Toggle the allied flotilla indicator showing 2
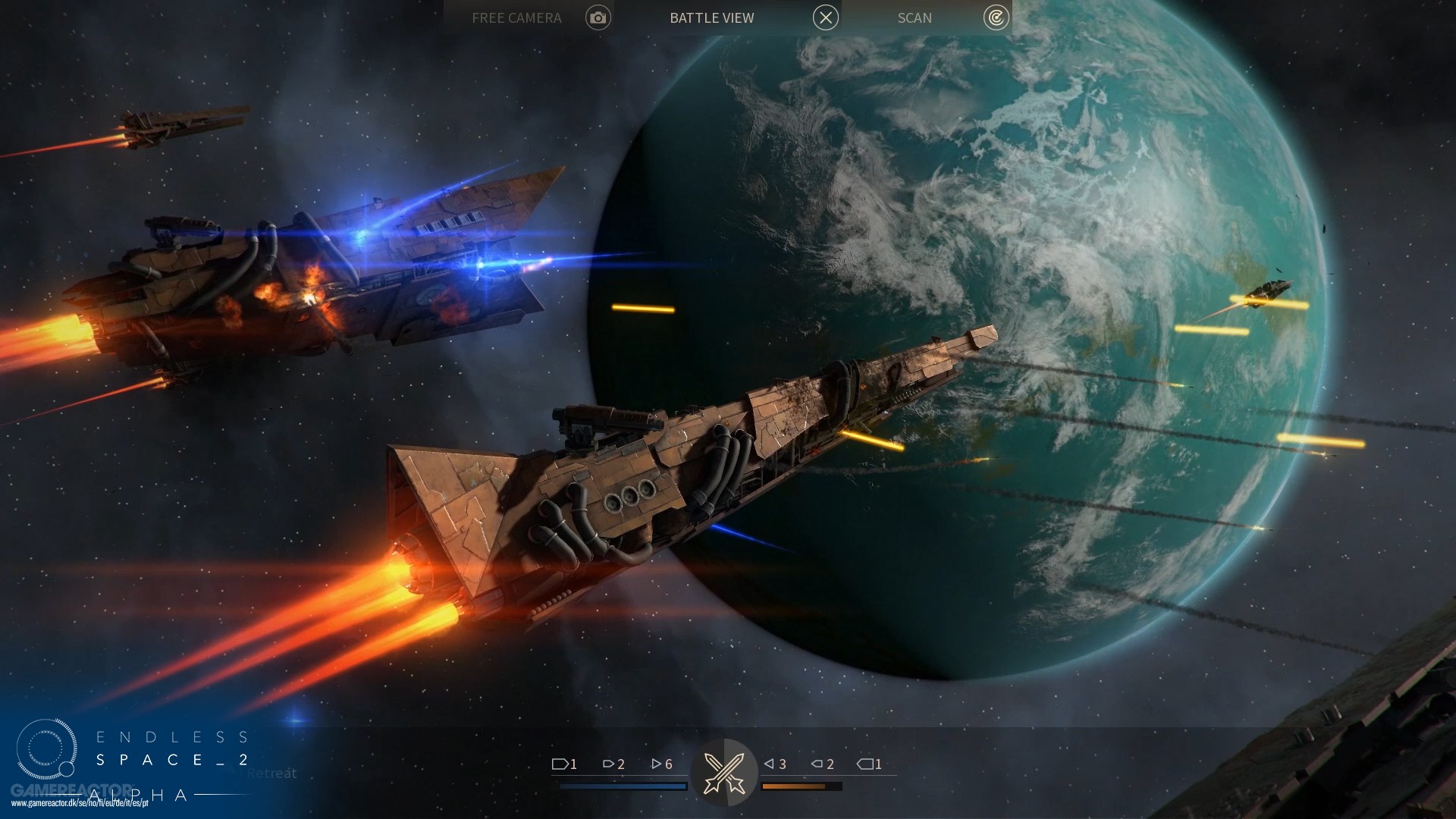Screen dimensions: 1456x819 pyautogui.click(x=613, y=764)
